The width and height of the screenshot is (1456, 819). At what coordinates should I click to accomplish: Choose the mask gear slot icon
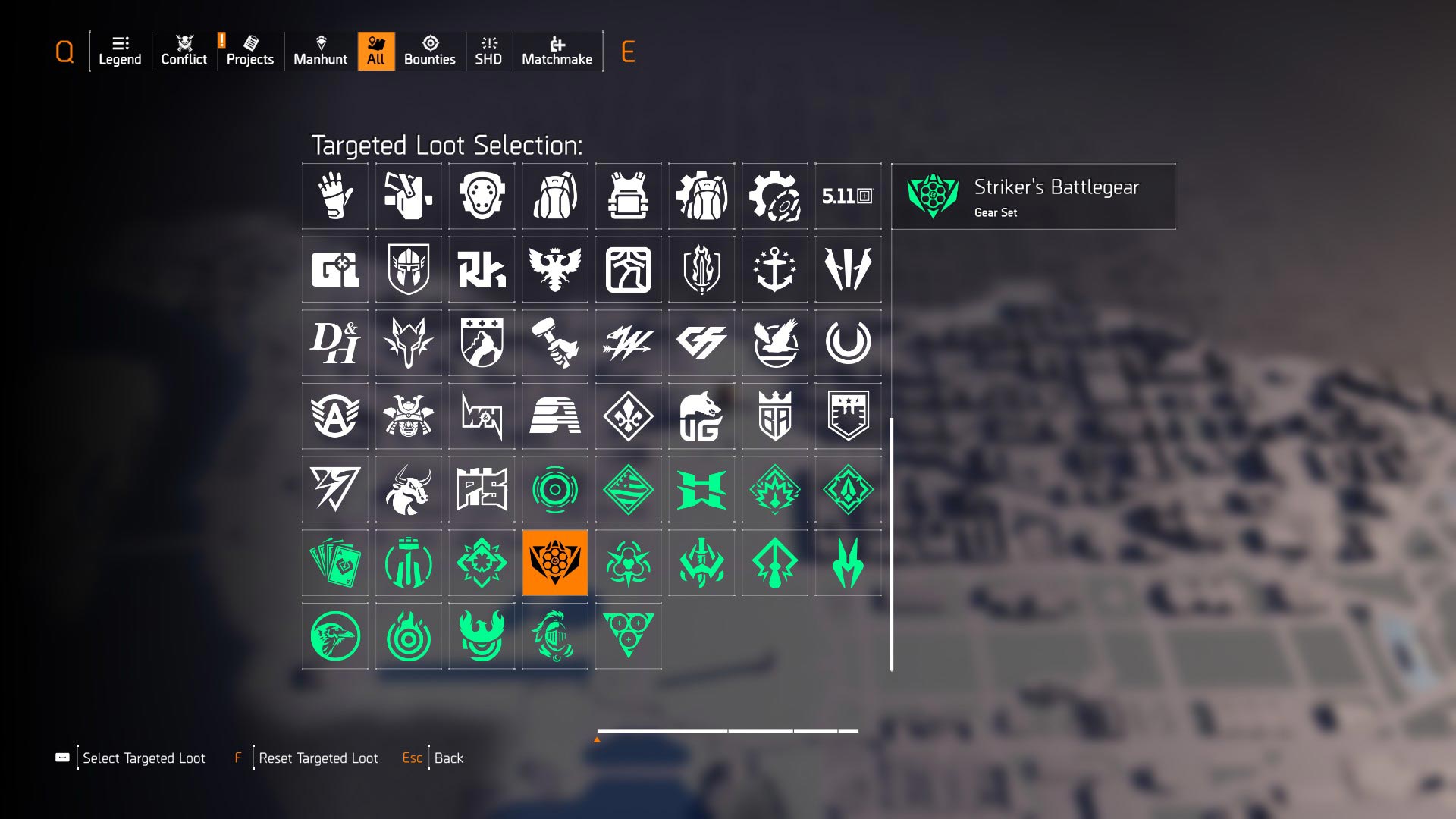(x=482, y=196)
